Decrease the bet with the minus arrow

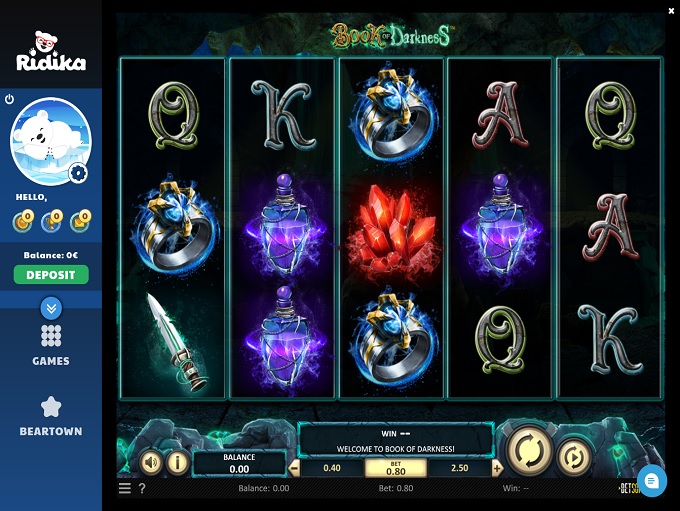(294, 468)
